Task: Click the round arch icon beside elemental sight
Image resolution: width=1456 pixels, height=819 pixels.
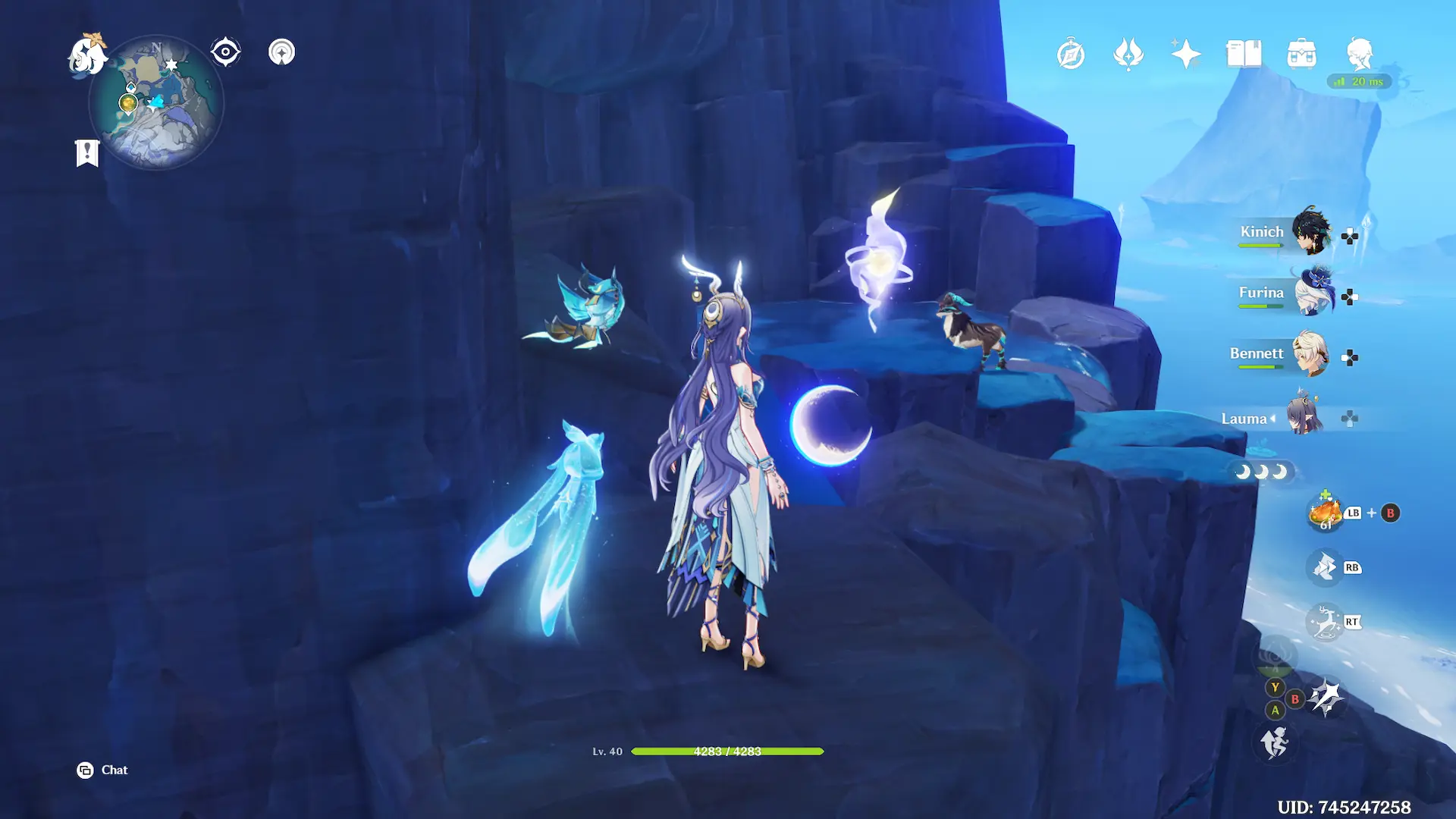Action: point(281,52)
